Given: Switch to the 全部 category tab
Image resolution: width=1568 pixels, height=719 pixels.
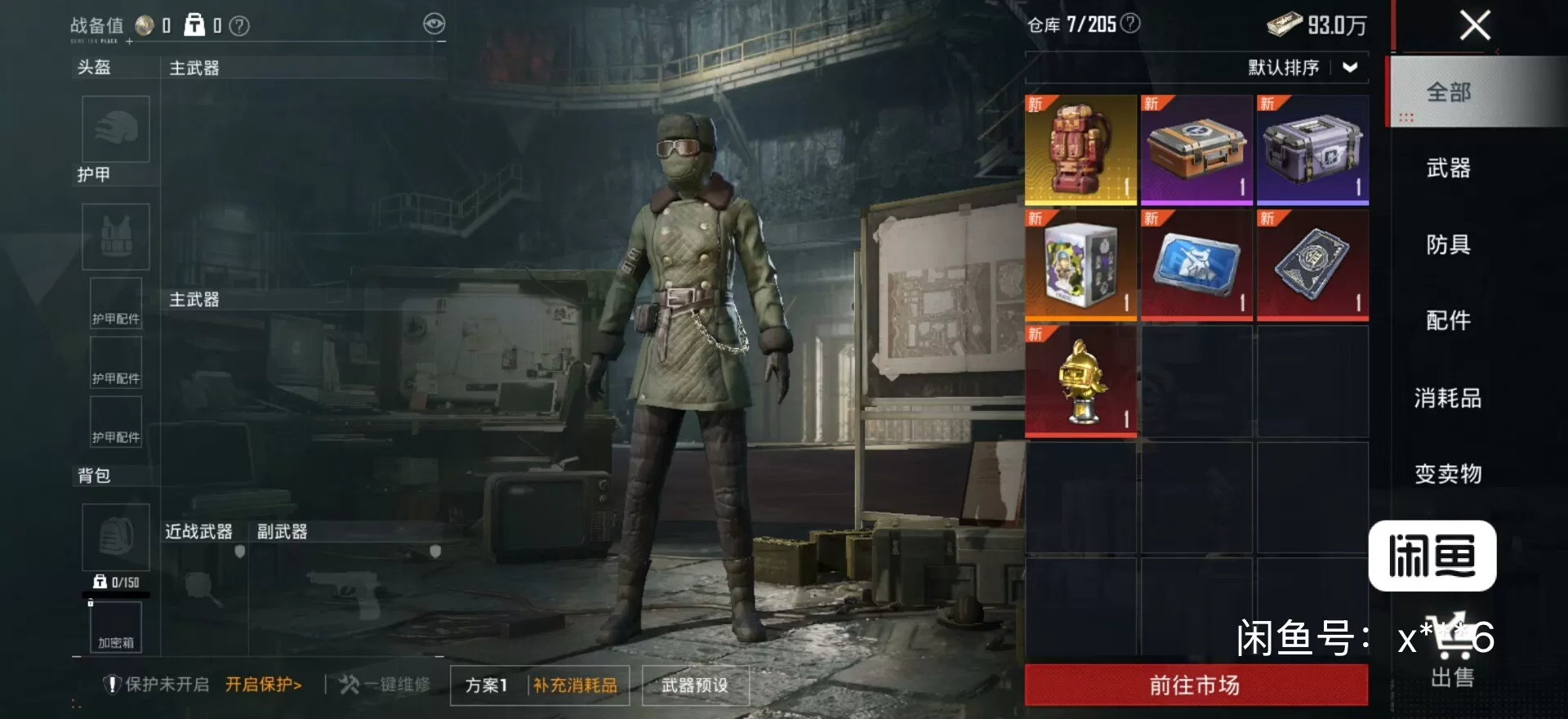Looking at the screenshot, I should [1448, 92].
